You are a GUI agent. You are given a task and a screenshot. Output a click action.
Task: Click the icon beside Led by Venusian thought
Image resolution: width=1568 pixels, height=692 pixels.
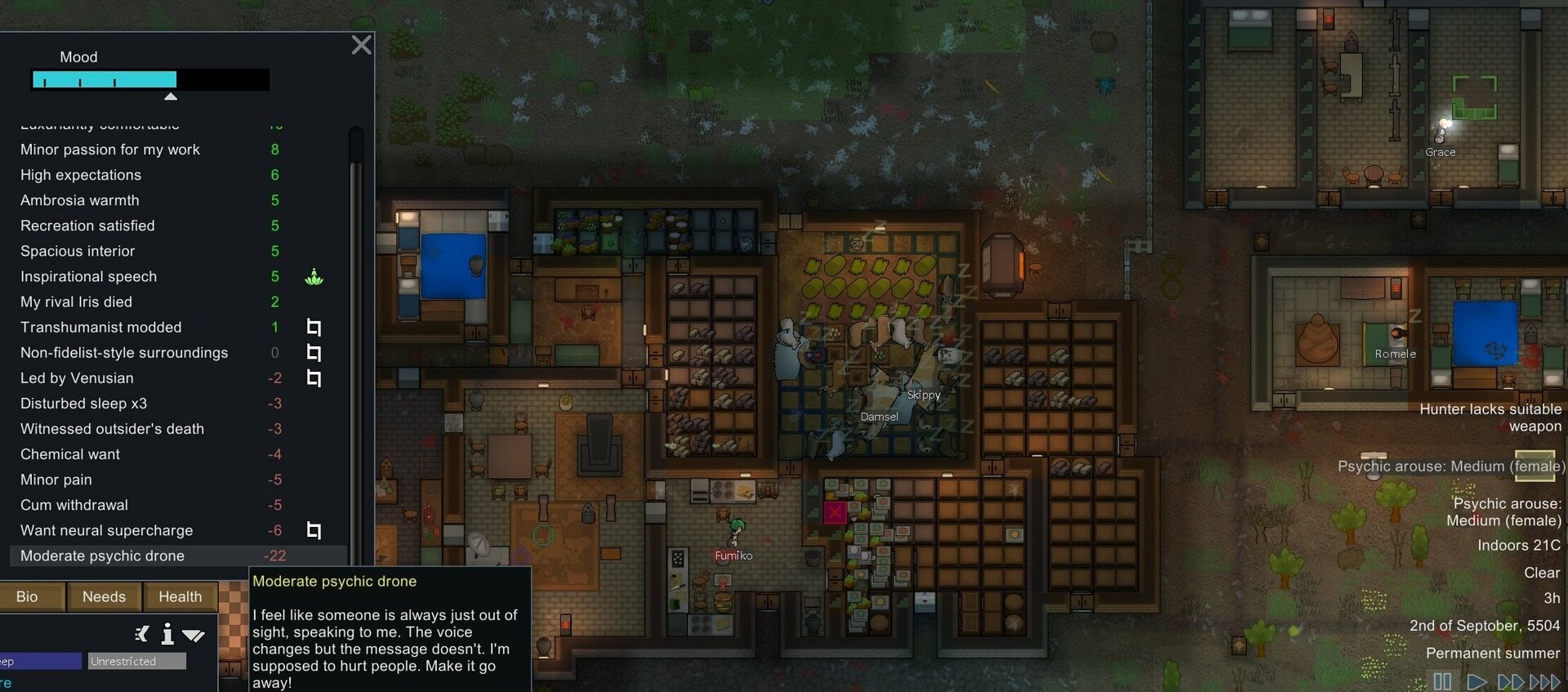(314, 378)
